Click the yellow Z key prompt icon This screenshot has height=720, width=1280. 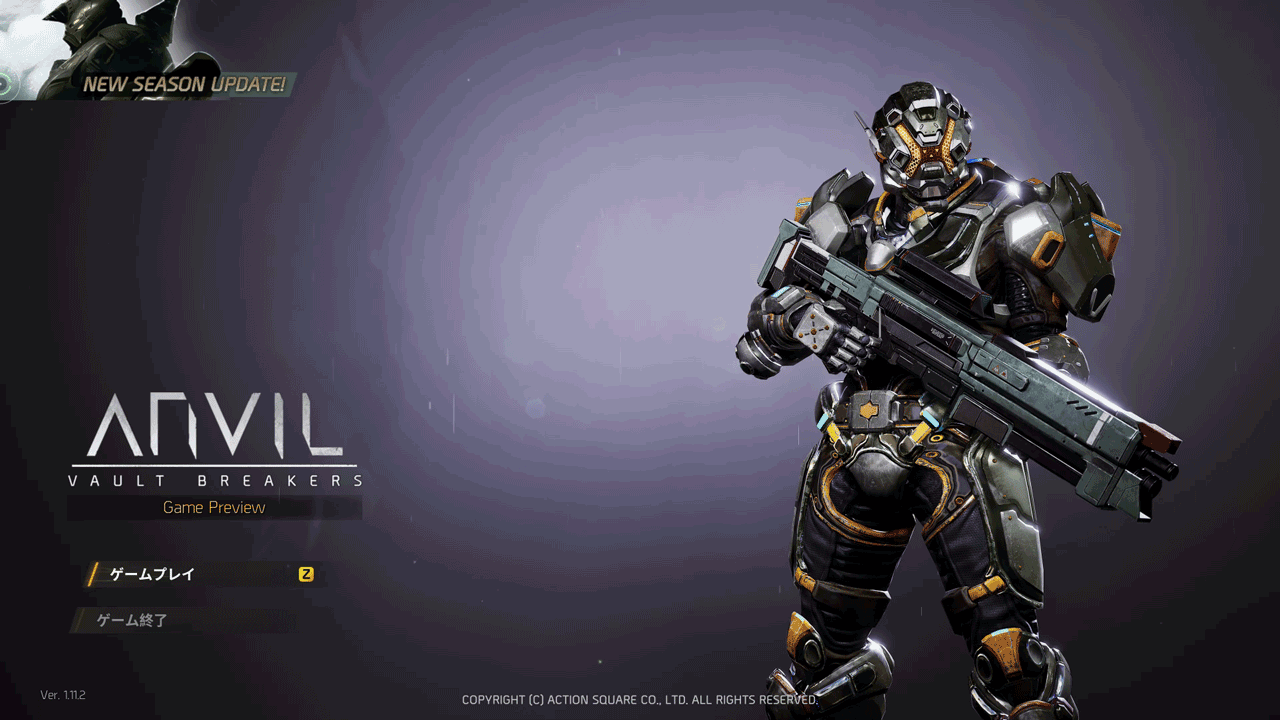click(x=308, y=574)
